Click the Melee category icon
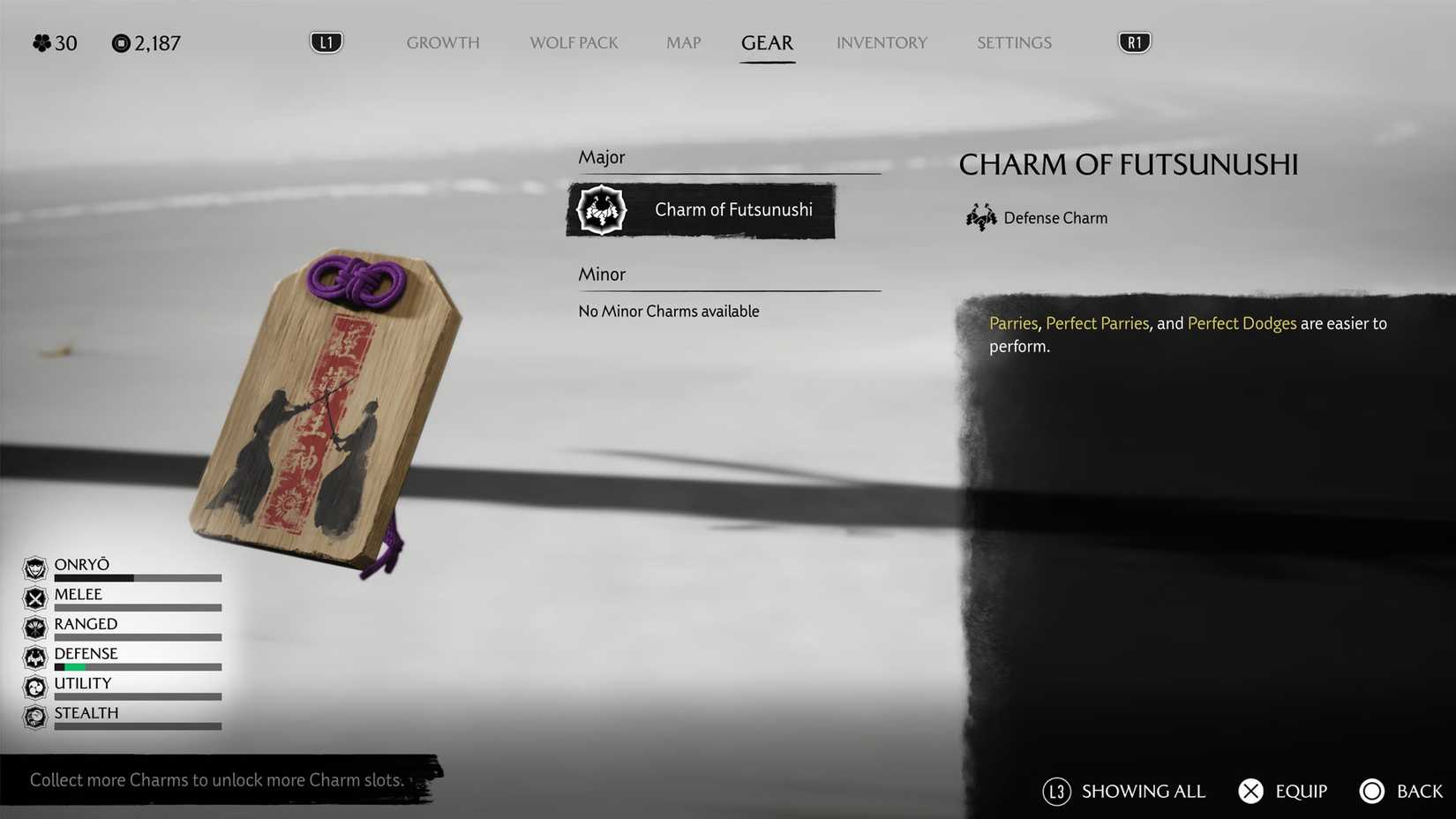The image size is (1456, 819). (x=34, y=598)
